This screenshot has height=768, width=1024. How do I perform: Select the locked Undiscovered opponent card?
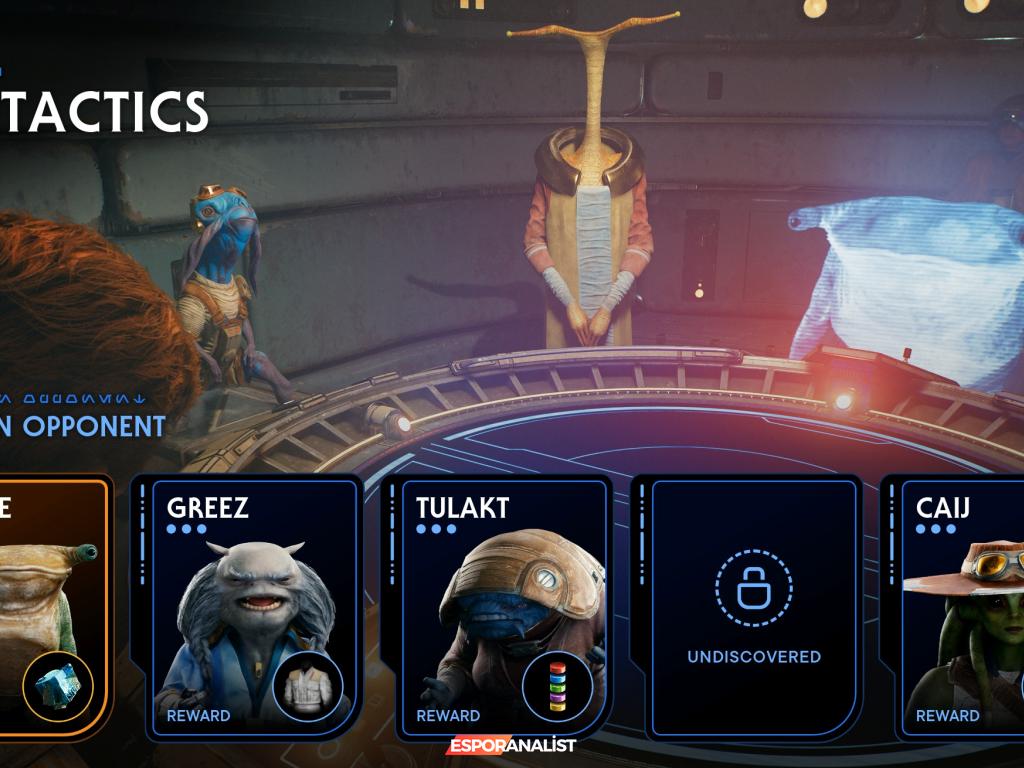753,605
